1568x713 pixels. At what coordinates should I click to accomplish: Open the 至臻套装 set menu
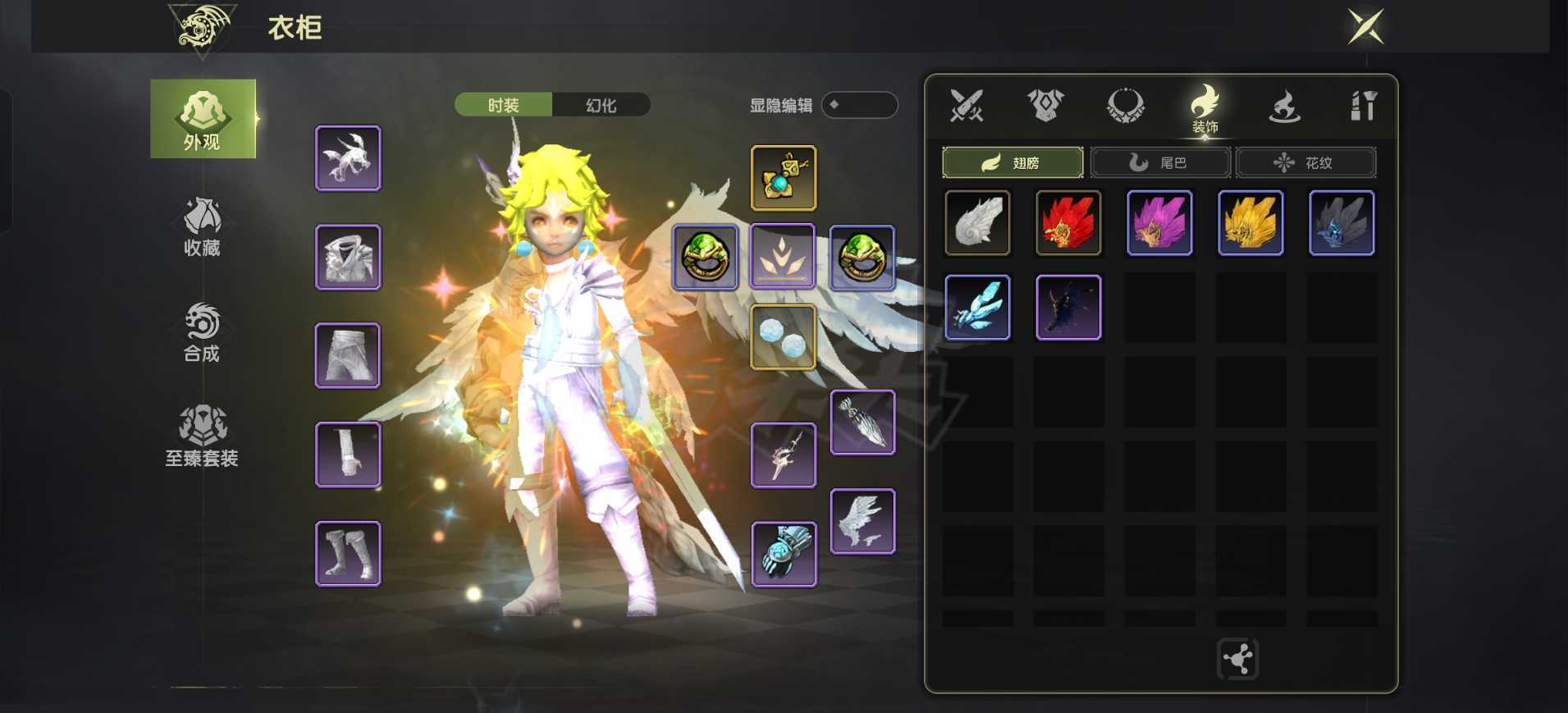tap(202, 436)
